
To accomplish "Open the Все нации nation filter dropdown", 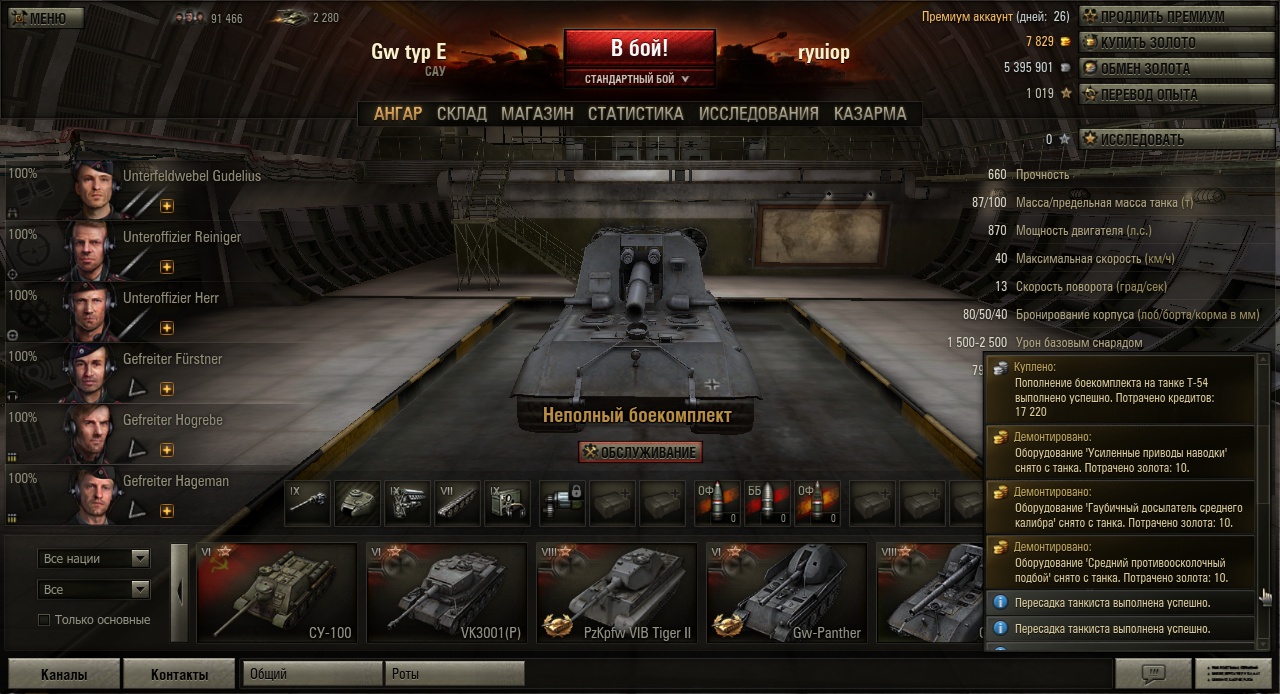I will (94, 559).
